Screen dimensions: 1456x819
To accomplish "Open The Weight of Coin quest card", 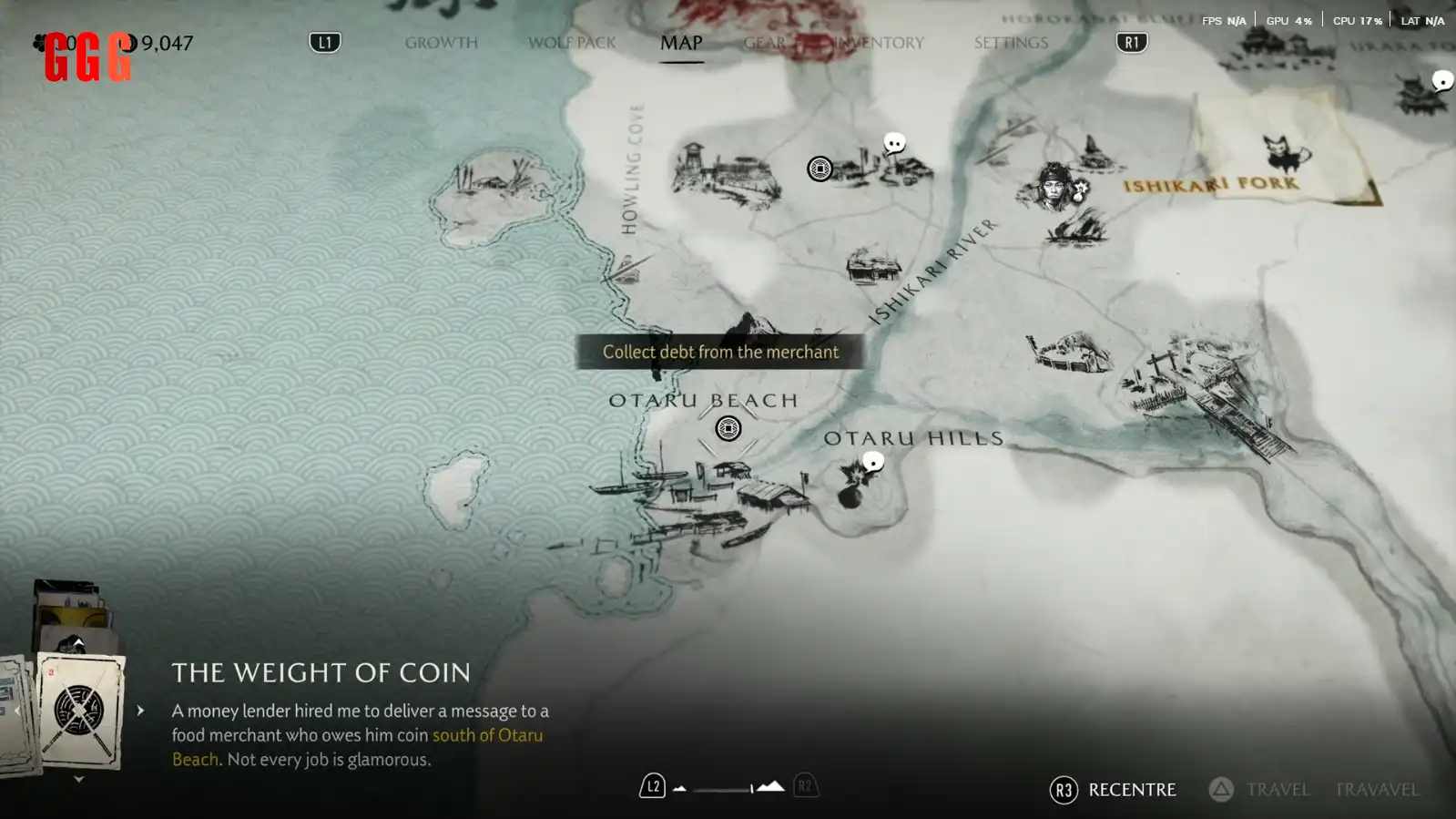I will pos(80,712).
